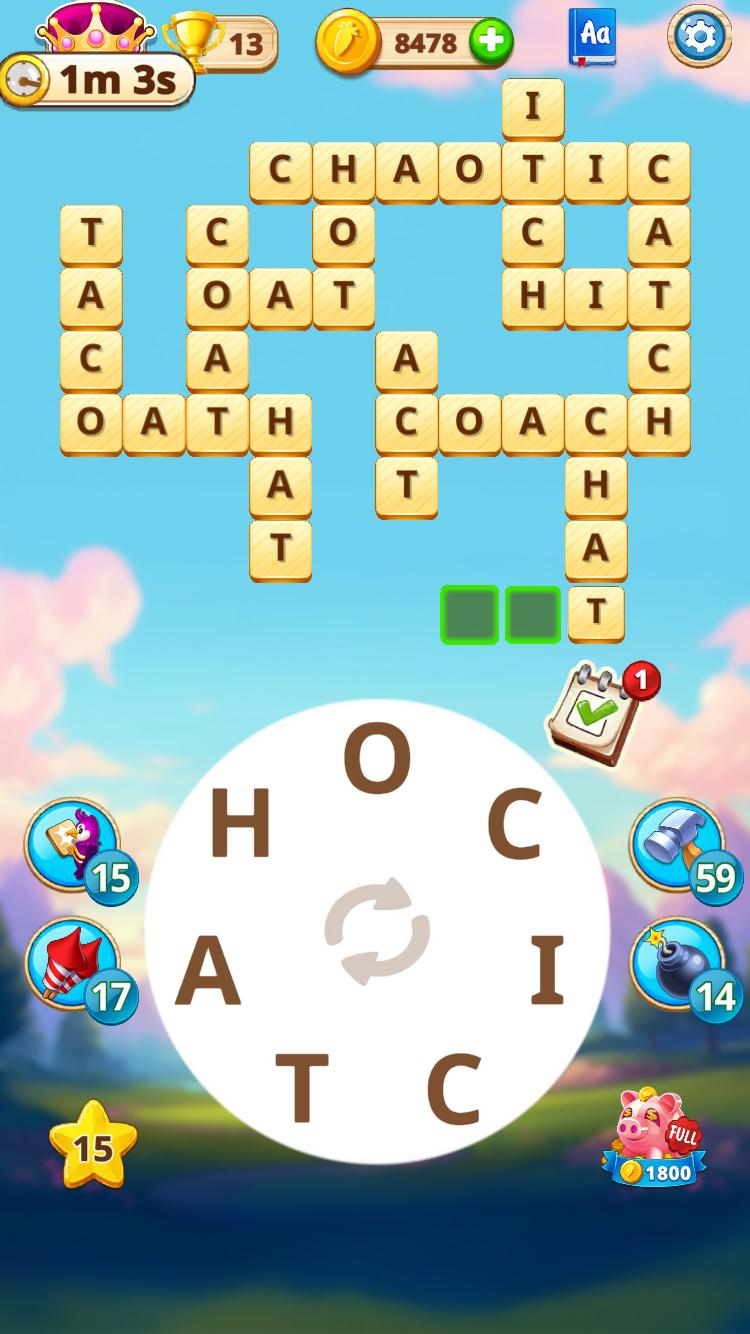Select letter O in the wheel
750x1334 pixels.
[377, 759]
